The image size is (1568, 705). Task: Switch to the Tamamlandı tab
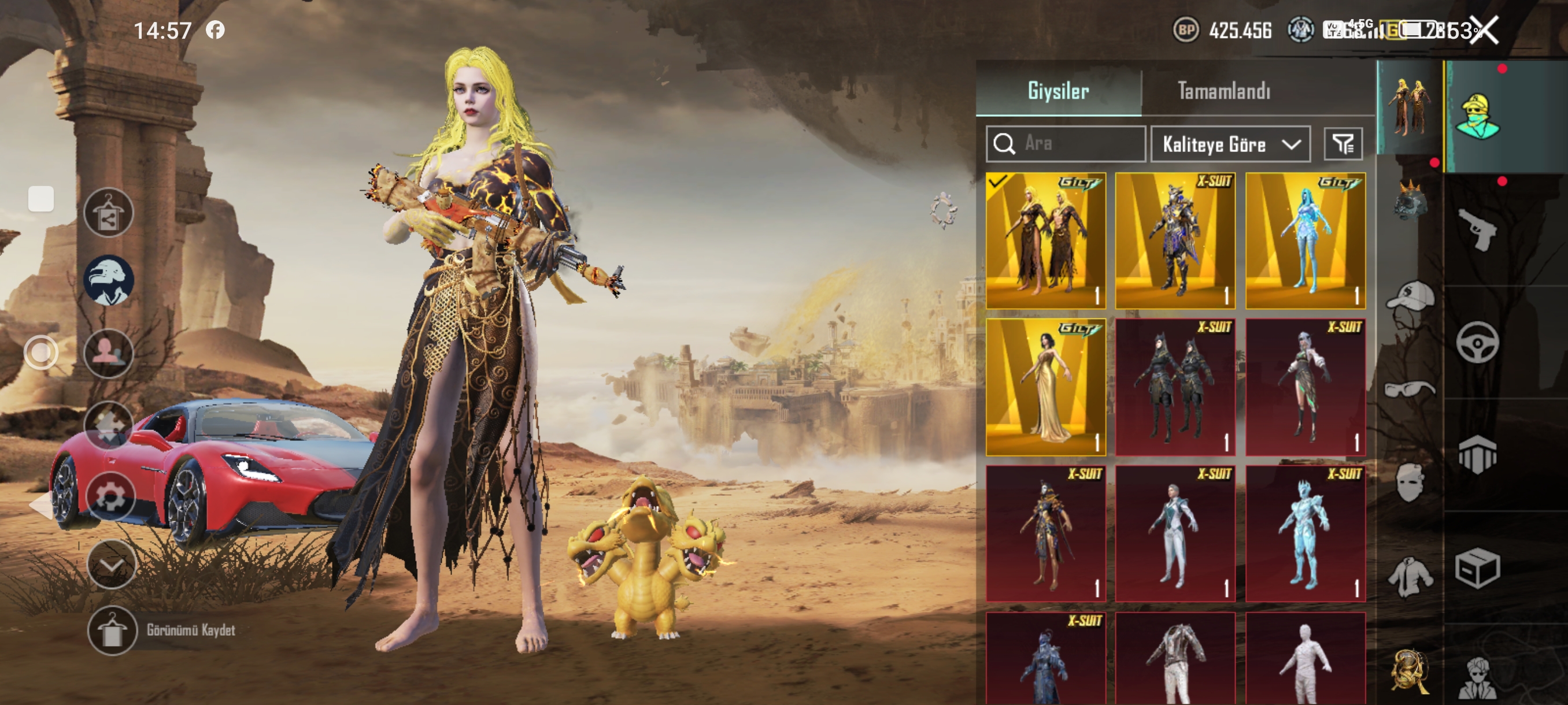[1223, 91]
